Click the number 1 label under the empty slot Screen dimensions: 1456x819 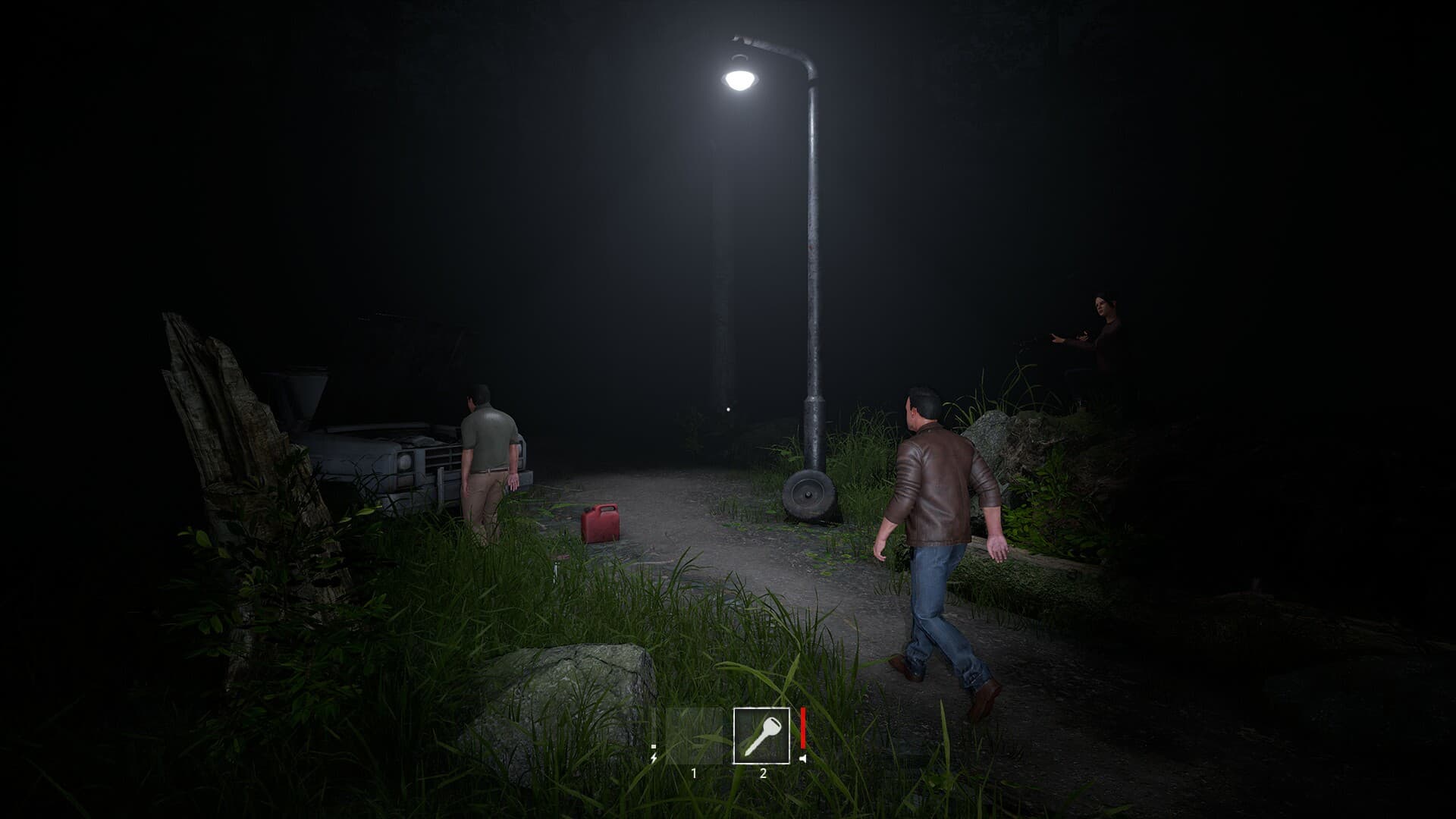point(694,773)
